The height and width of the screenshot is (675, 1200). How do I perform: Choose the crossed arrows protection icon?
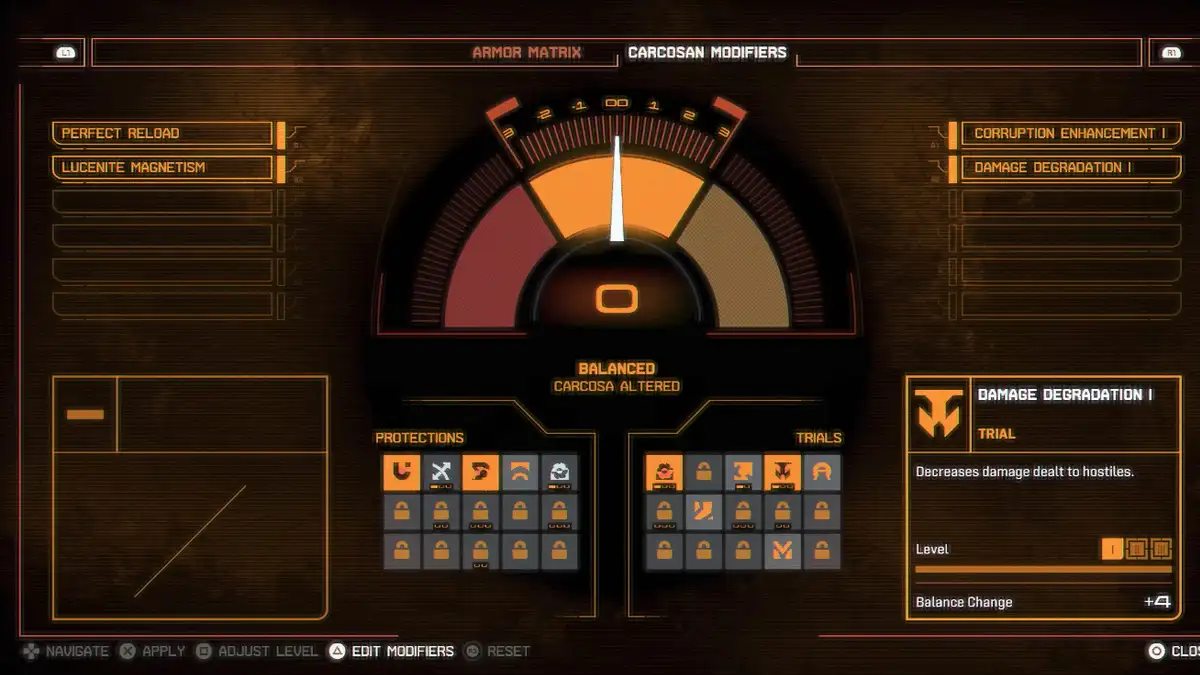441,472
